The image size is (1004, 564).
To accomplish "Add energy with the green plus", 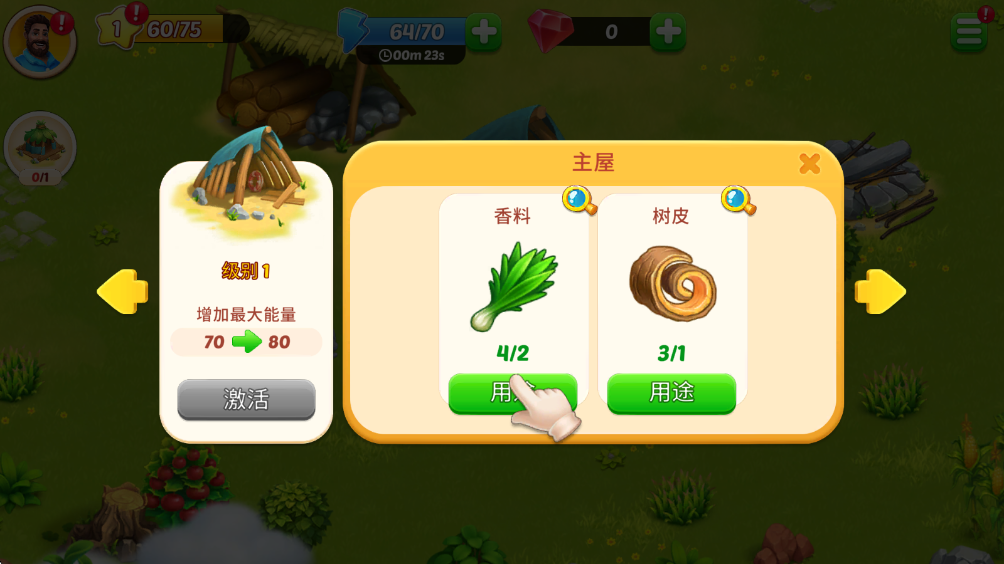I will click(484, 31).
